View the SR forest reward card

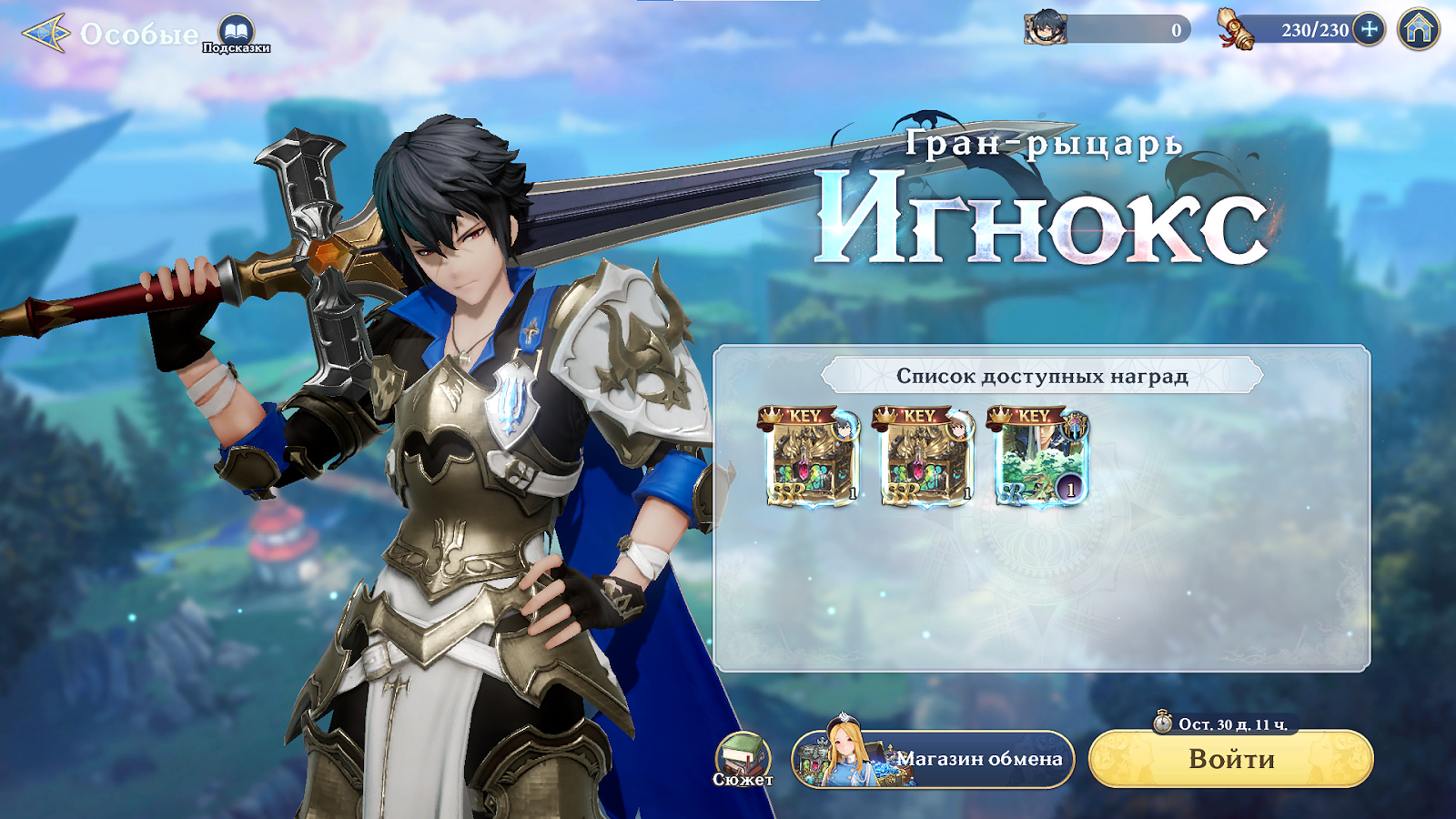[x=1039, y=457]
